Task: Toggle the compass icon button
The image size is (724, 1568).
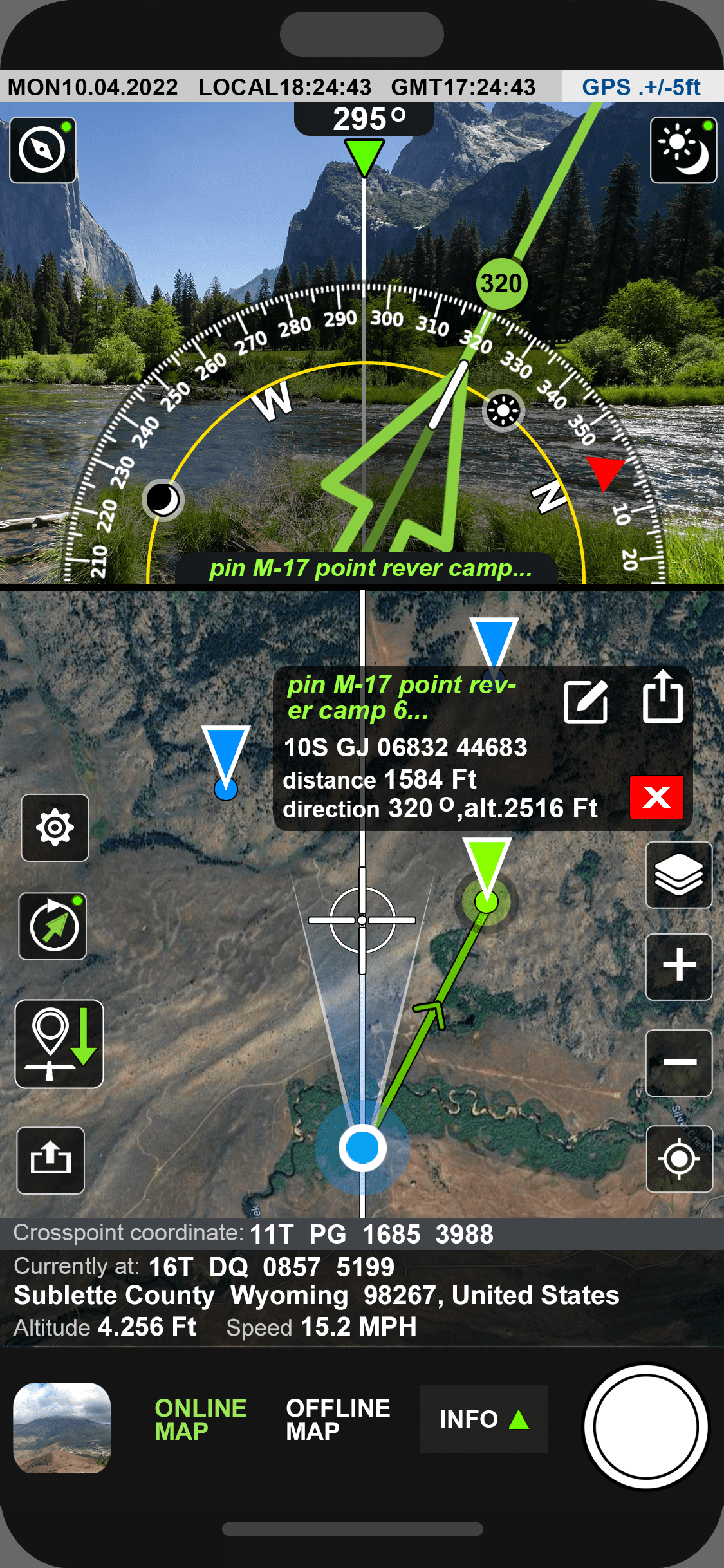Action: [42, 150]
